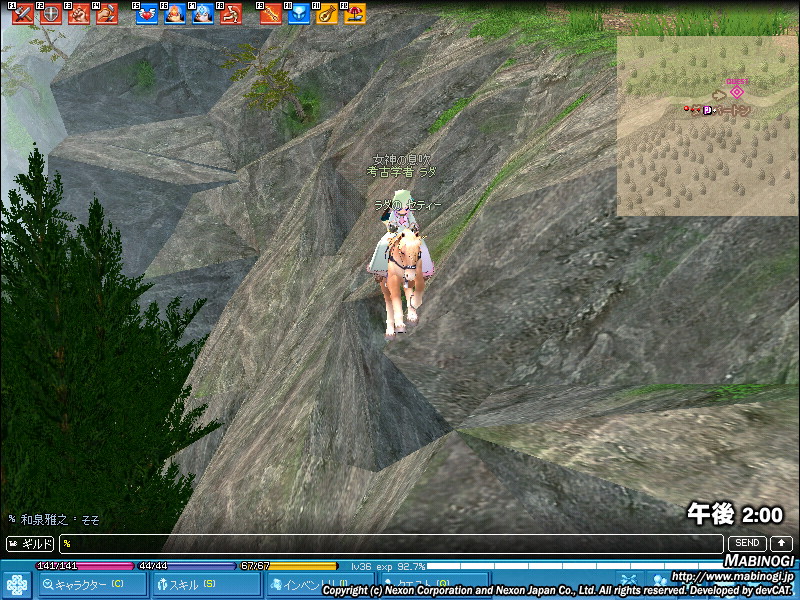Send the chat message with SEND

pos(746,543)
